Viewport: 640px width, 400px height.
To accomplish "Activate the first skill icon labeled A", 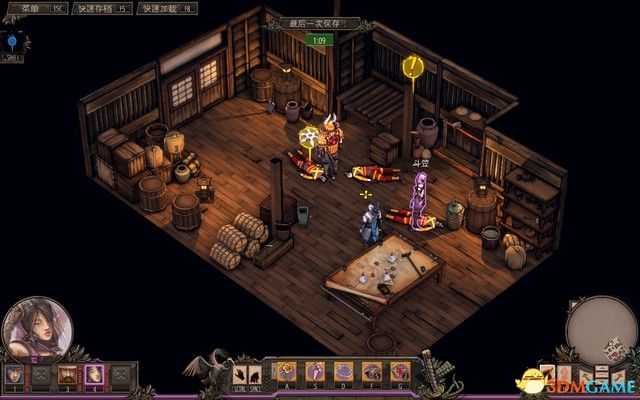I will [x=286, y=372].
